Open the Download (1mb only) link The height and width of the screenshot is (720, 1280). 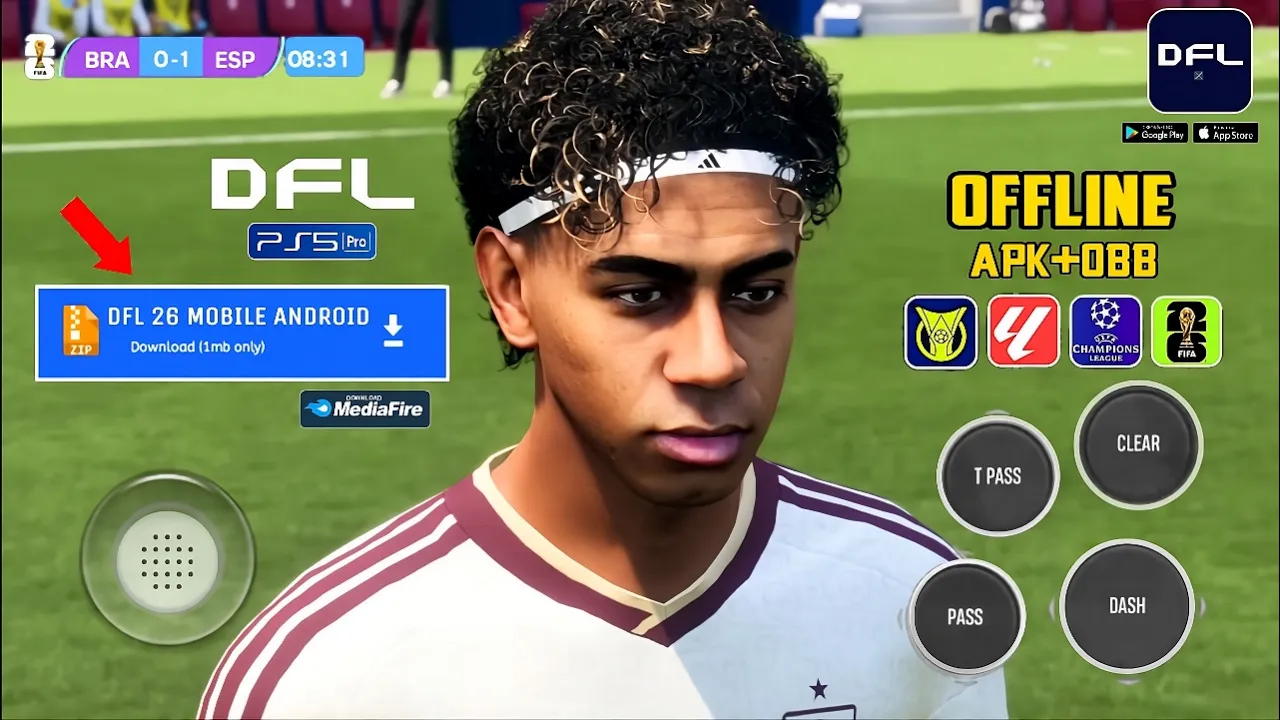tap(197, 346)
